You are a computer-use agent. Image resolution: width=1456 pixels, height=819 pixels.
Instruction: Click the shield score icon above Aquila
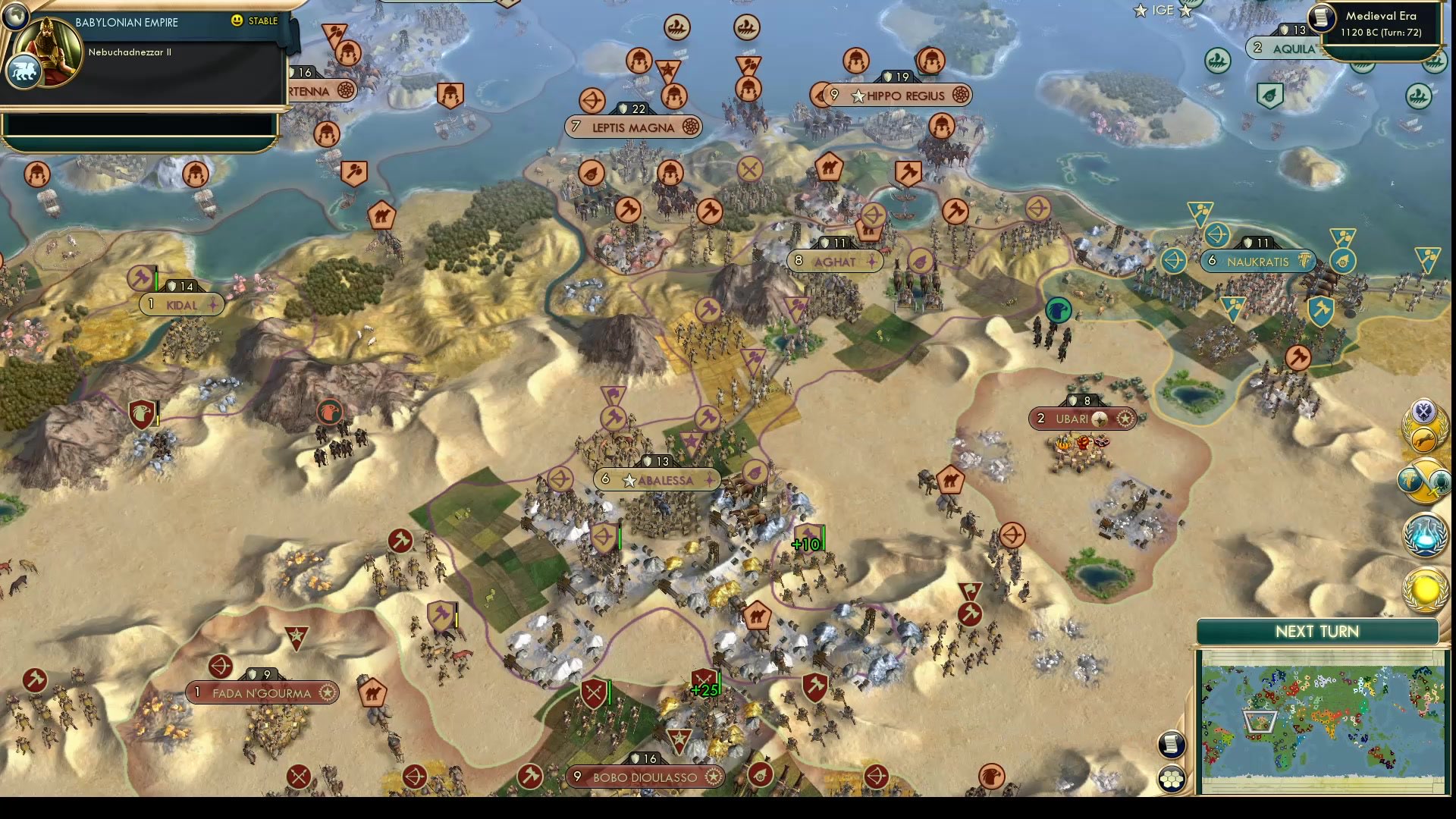pos(1285,29)
